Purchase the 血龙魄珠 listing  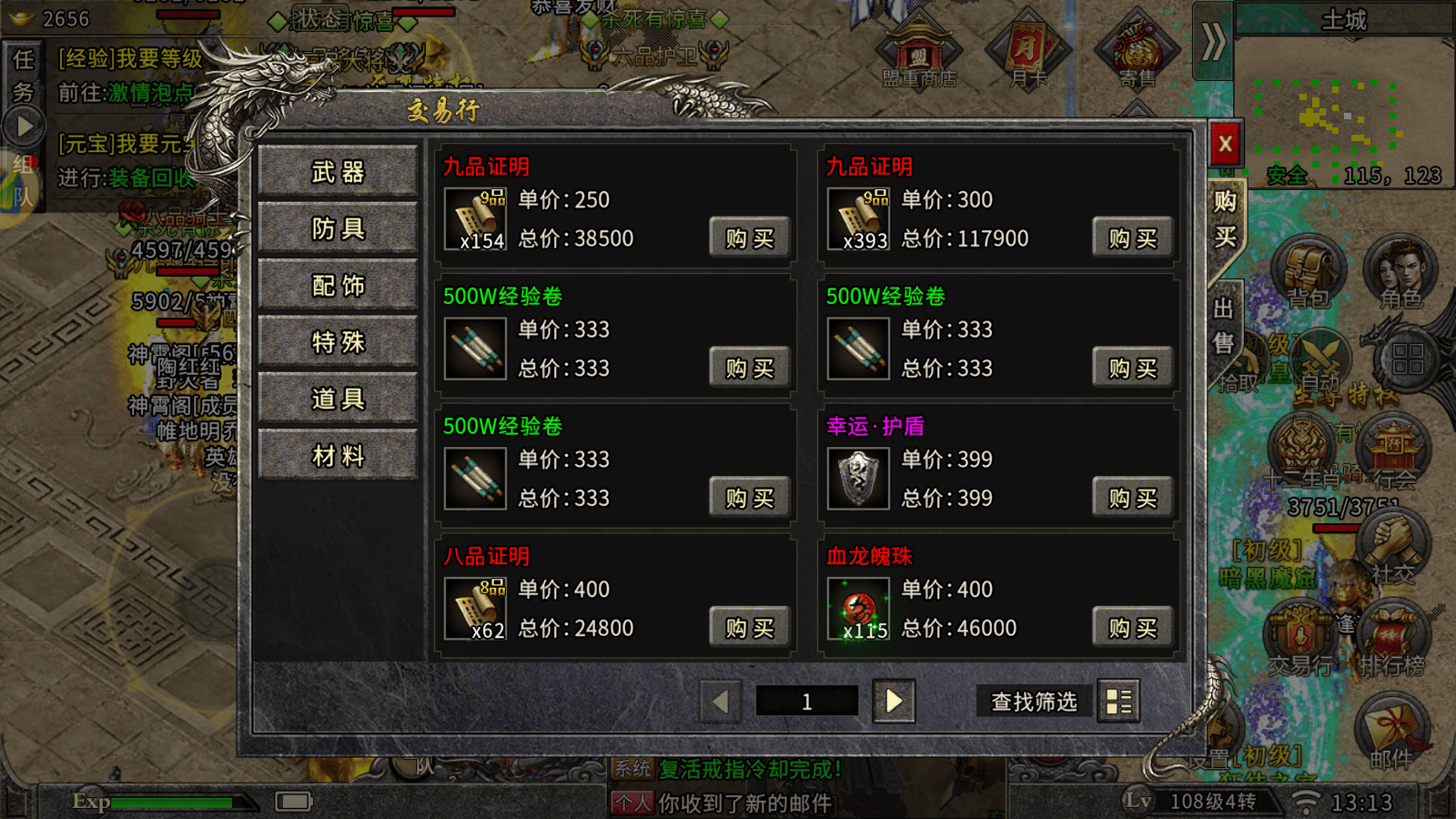pyautogui.click(x=1132, y=628)
